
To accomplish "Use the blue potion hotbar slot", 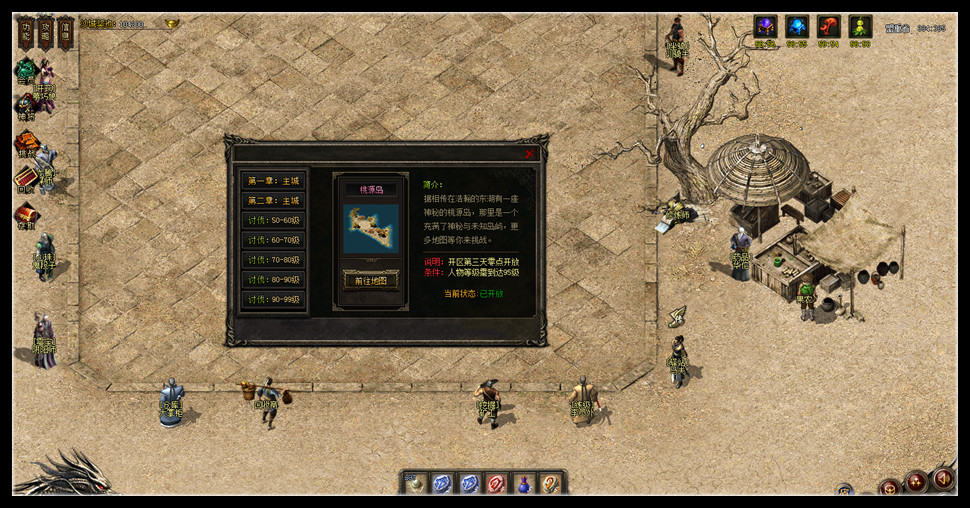I will 523,484.
